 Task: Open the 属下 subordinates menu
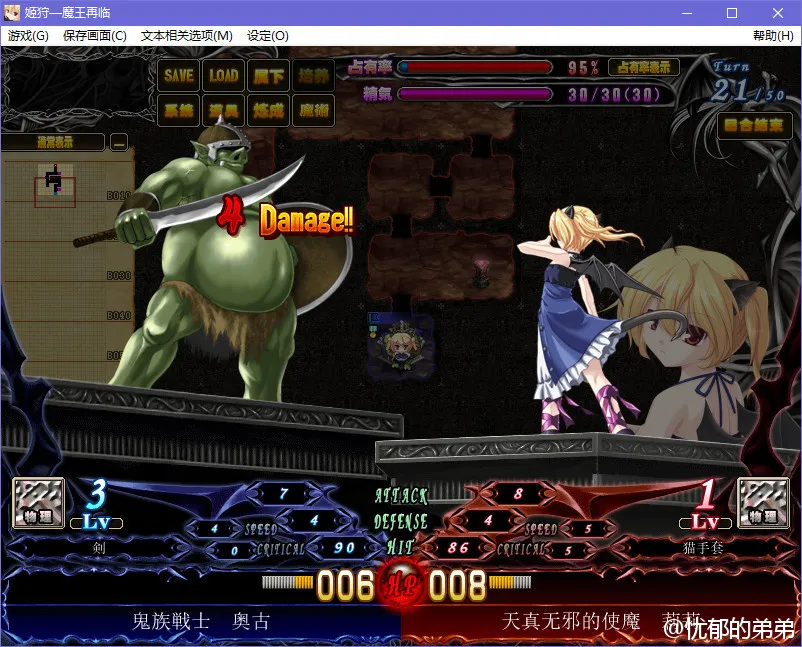[x=268, y=75]
